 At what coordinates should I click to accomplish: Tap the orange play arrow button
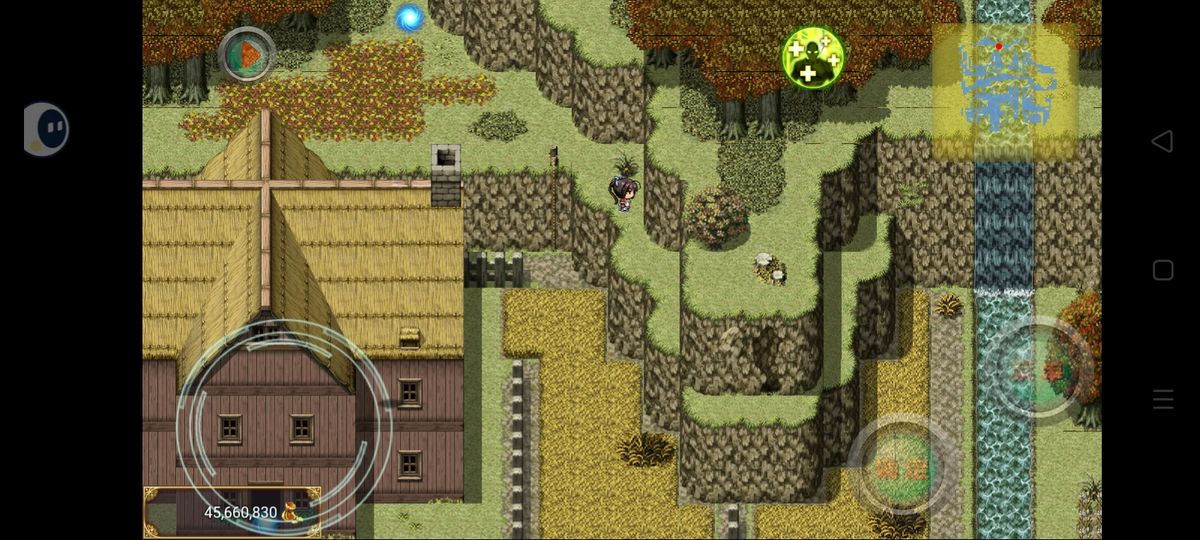coord(247,55)
